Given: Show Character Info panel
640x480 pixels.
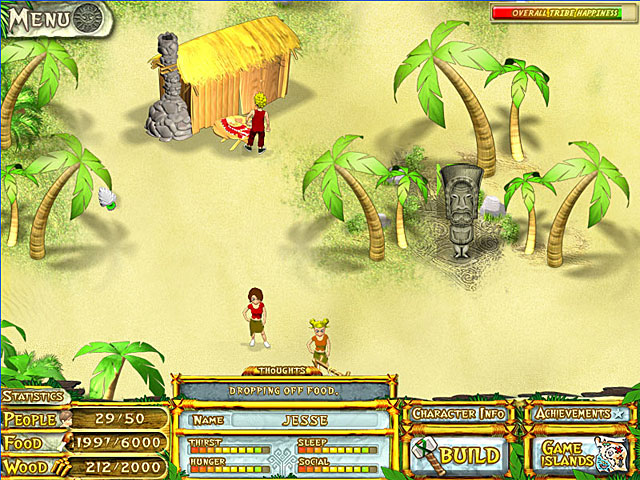Looking at the screenshot, I should (x=458, y=413).
